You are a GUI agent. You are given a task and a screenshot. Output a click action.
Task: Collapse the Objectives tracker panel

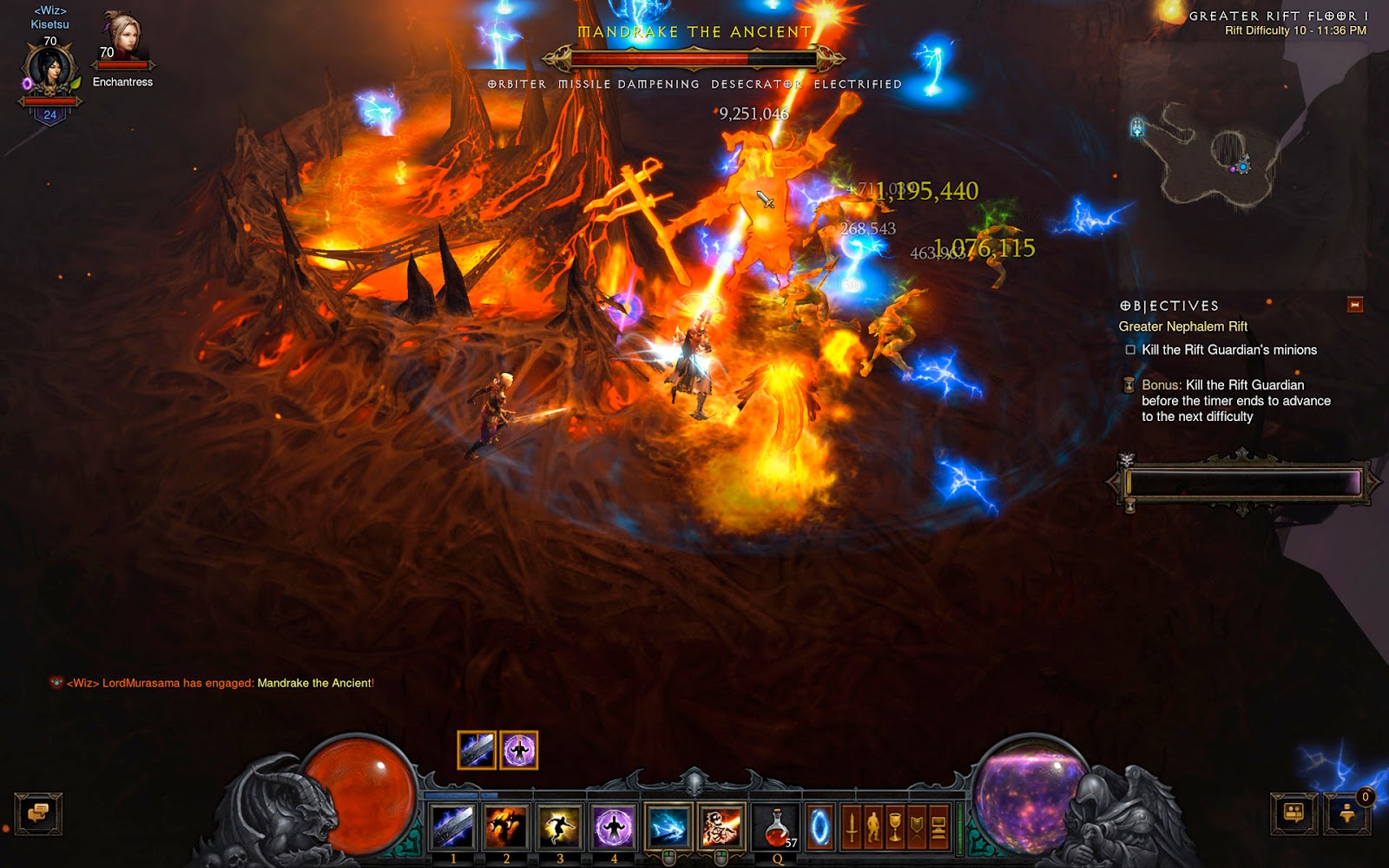[x=1354, y=305]
